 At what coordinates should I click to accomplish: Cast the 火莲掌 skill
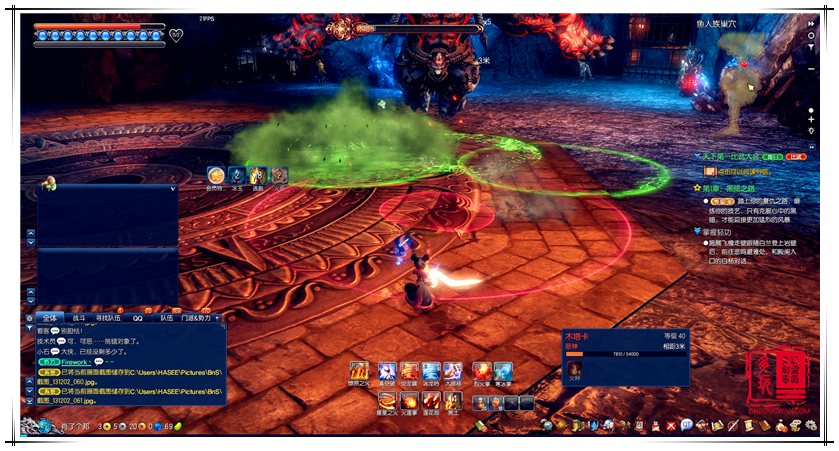[407, 401]
